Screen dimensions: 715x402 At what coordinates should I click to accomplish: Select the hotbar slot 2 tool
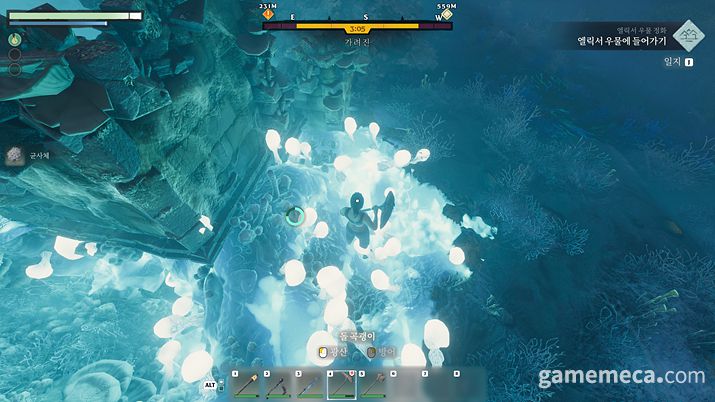pyautogui.click(x=277, y=385)
